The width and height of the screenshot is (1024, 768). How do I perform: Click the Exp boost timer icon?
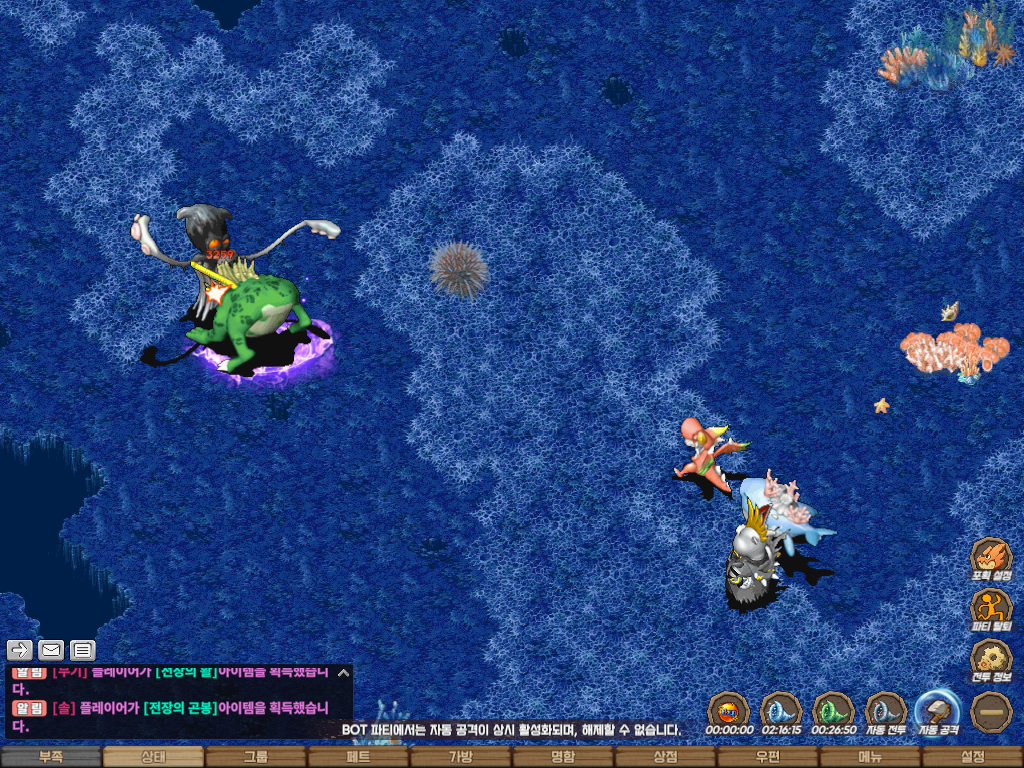[729, 712]
